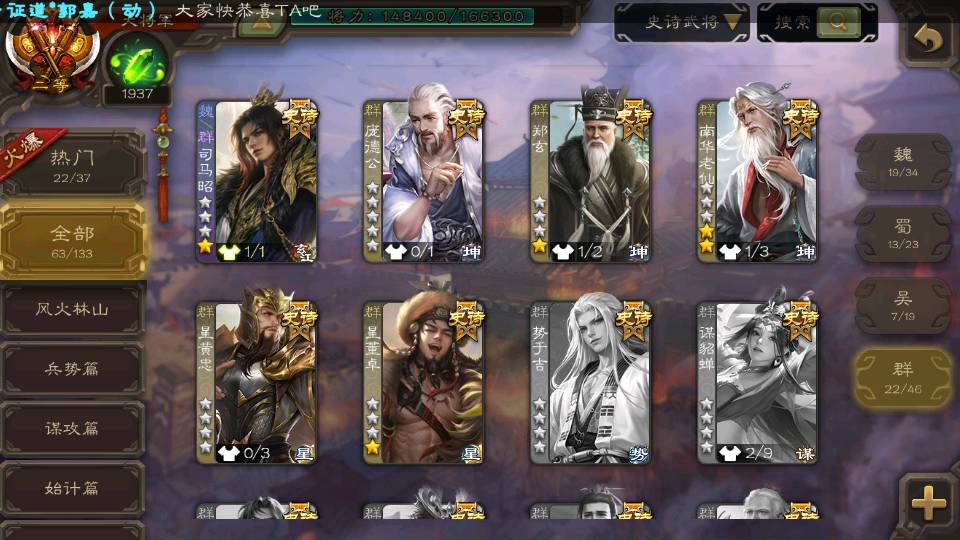This screenshot has width=960, height=540.
Task: Choose the 兵势篇 category tab
Action: [73, 369]
